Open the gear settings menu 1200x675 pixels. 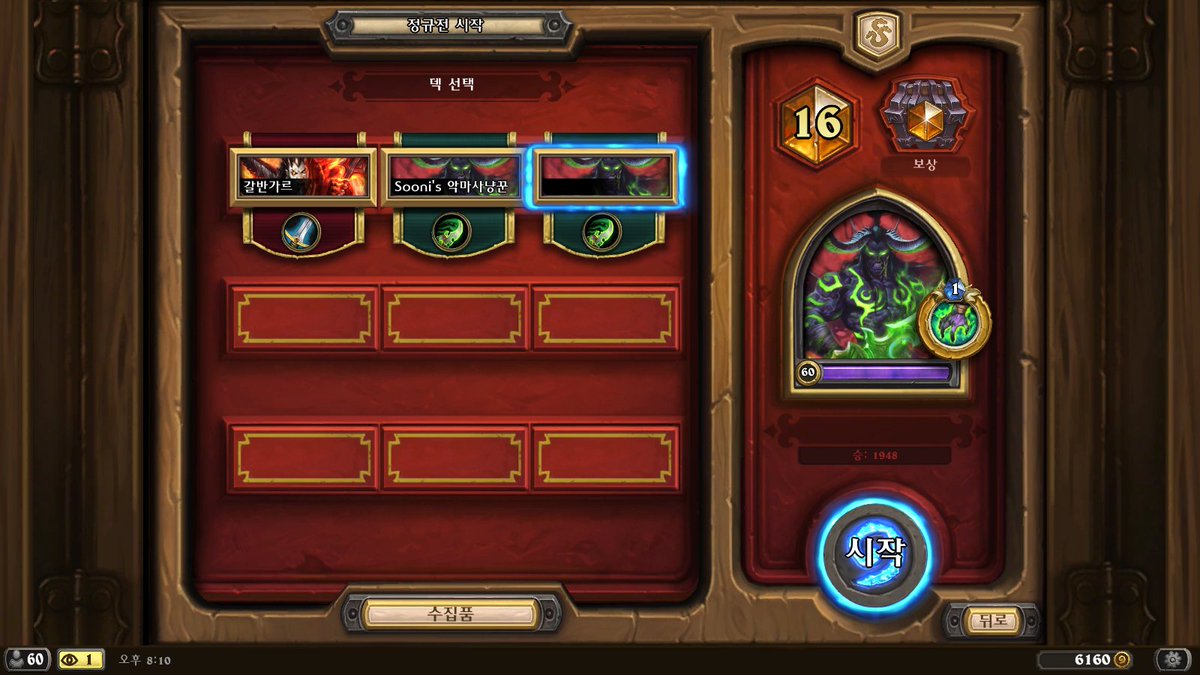(x=1172, y=659)
